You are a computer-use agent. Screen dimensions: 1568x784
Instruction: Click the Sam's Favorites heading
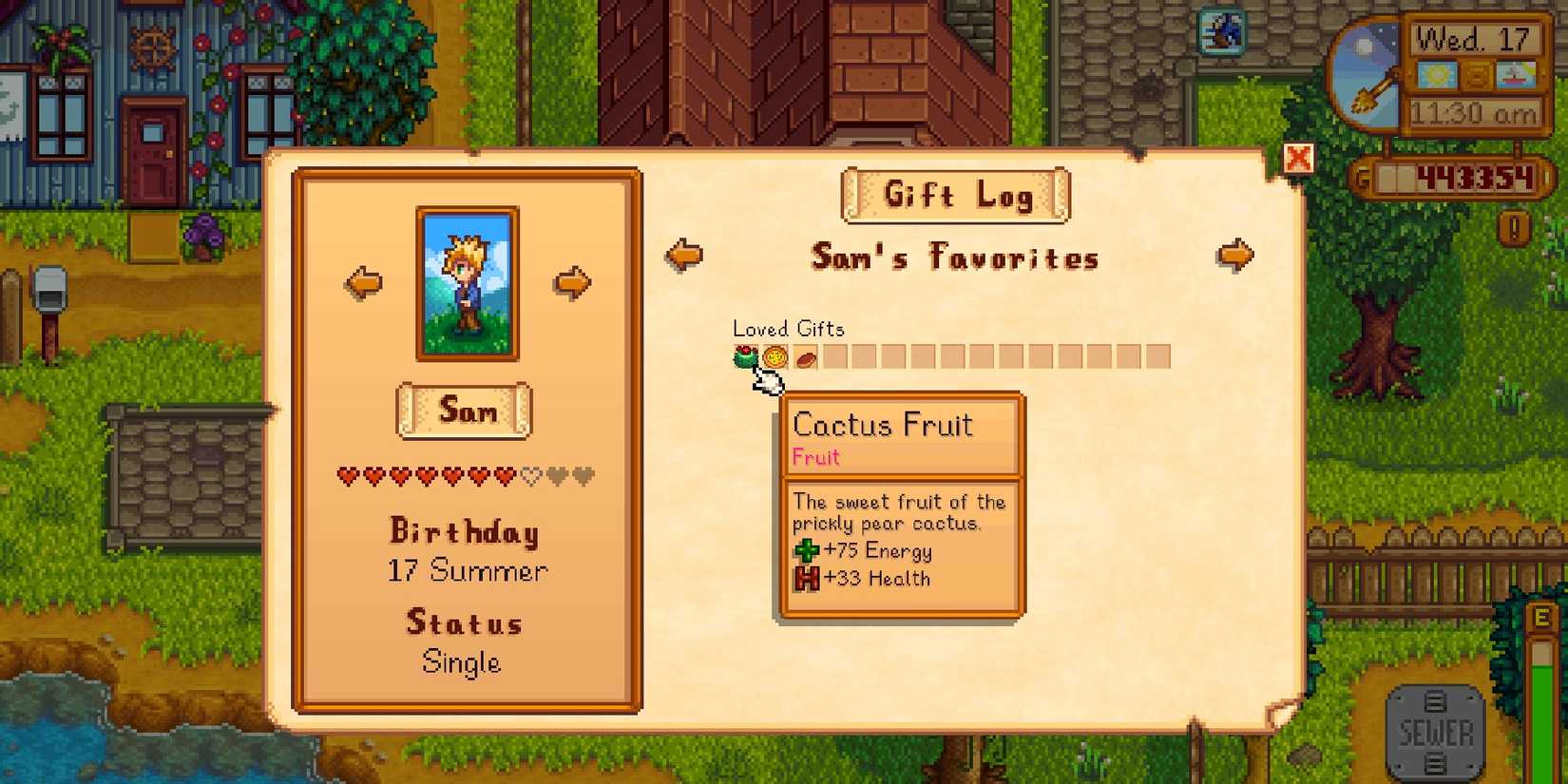coord(953,258)
